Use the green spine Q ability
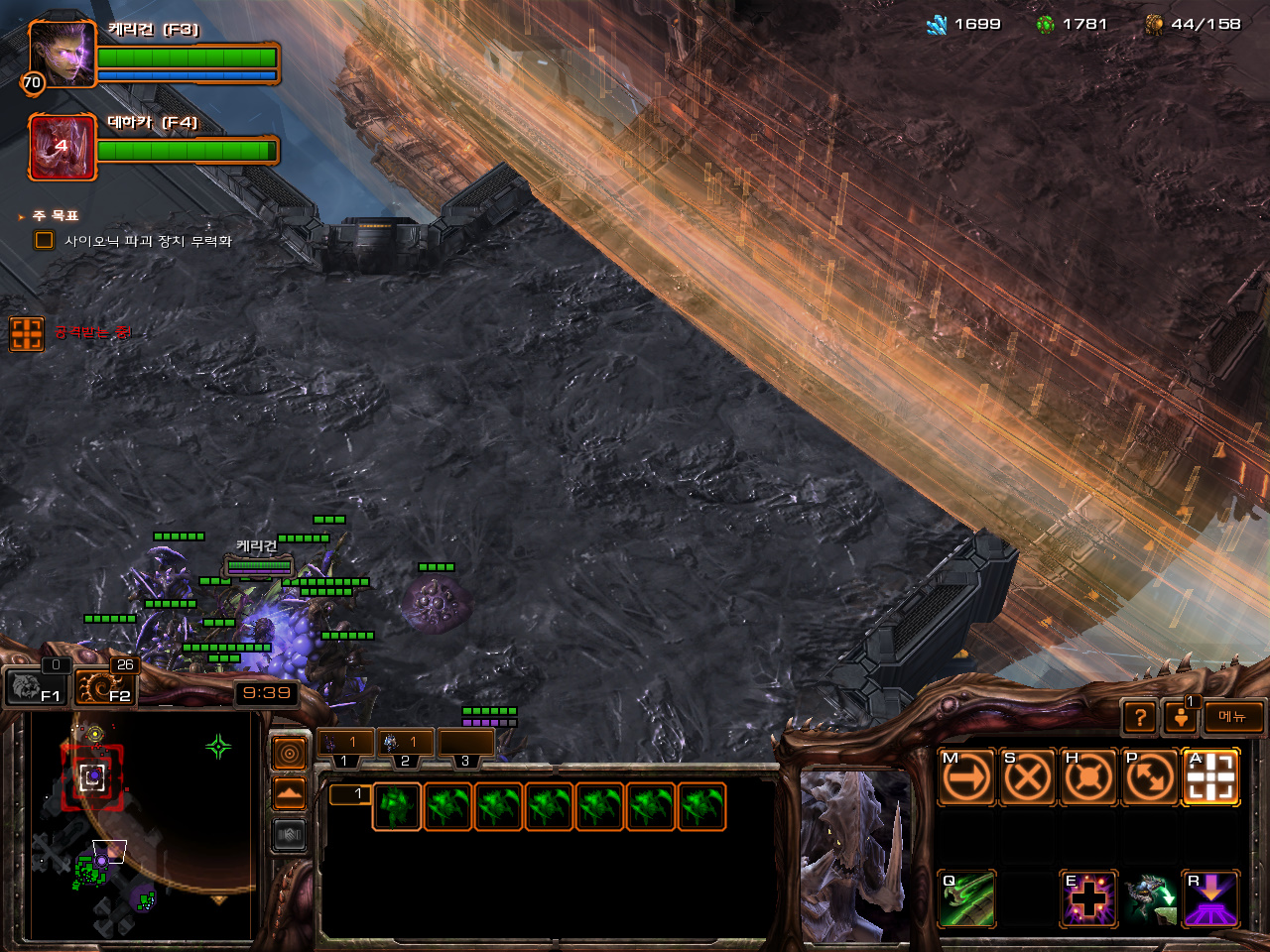1270x952 pixels. coord(966,899)
